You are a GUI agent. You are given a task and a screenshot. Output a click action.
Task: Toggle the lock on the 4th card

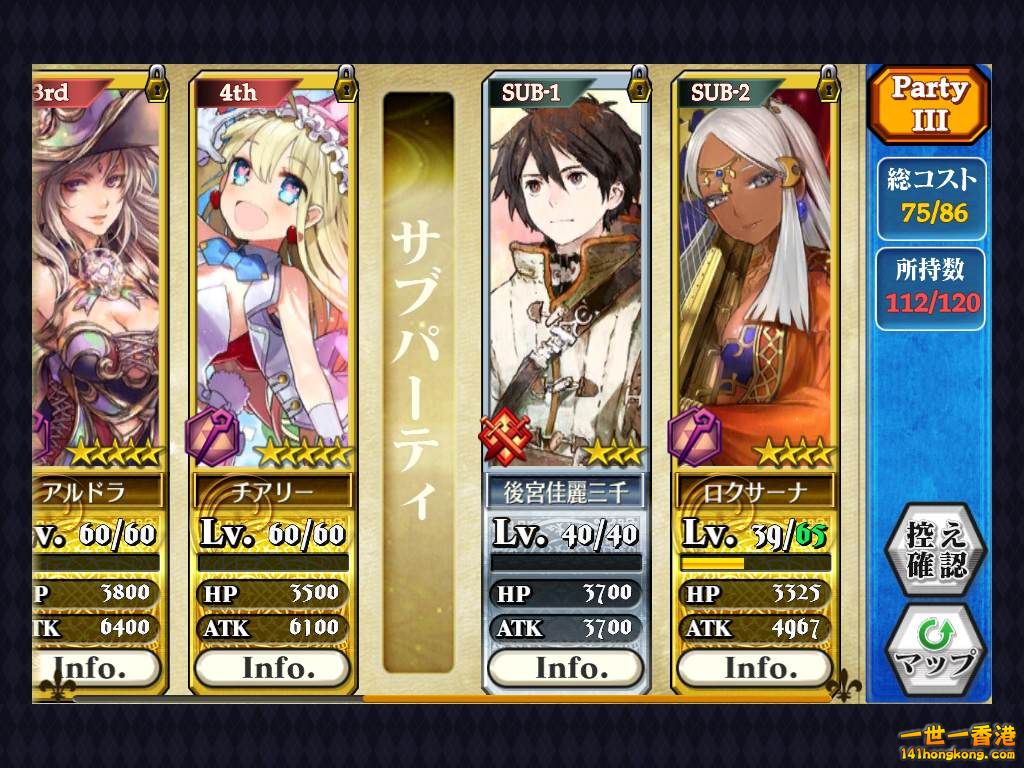(346, 83)
